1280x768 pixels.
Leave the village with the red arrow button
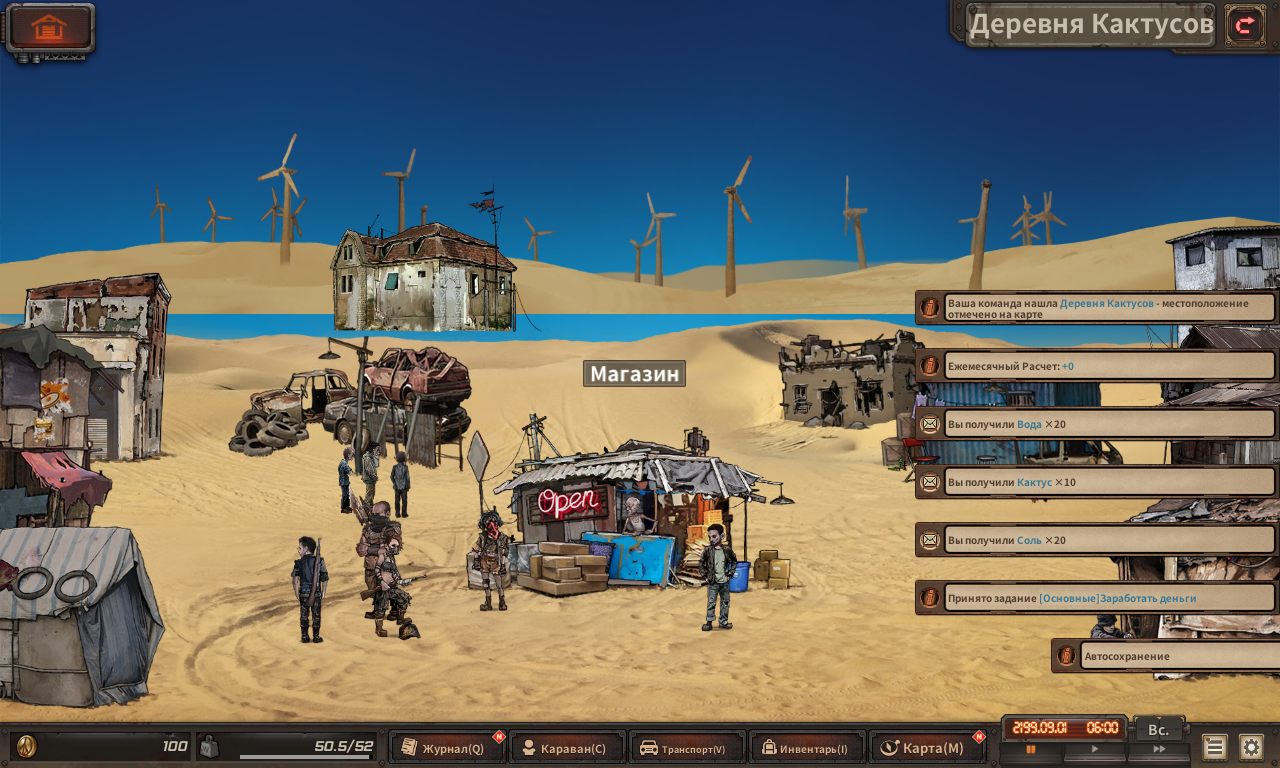click(x=1245, y=25)
